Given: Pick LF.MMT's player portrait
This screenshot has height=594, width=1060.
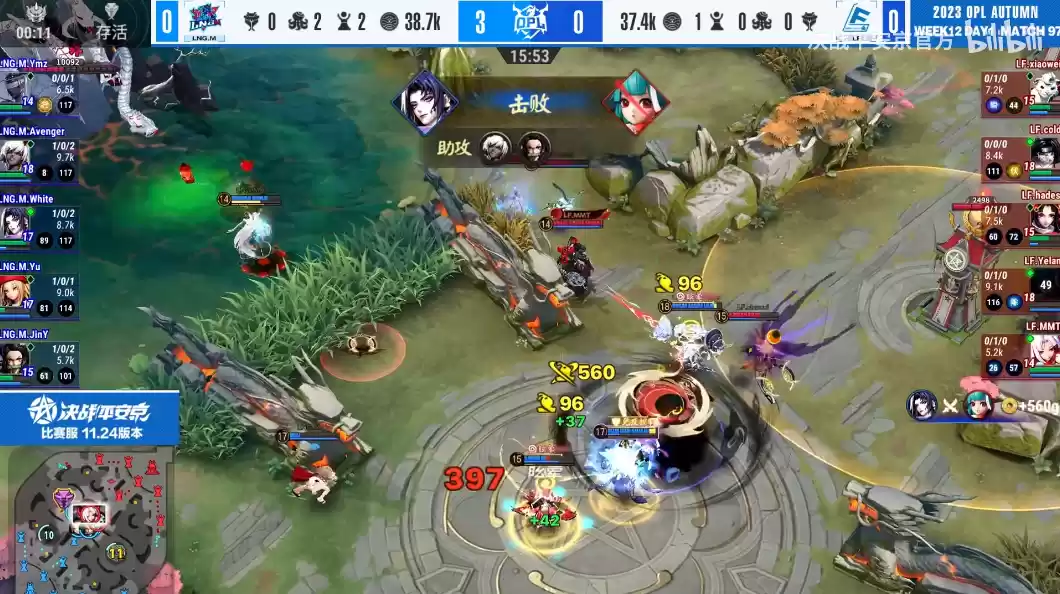Looking at the screenshot, I should point(1044,352).
